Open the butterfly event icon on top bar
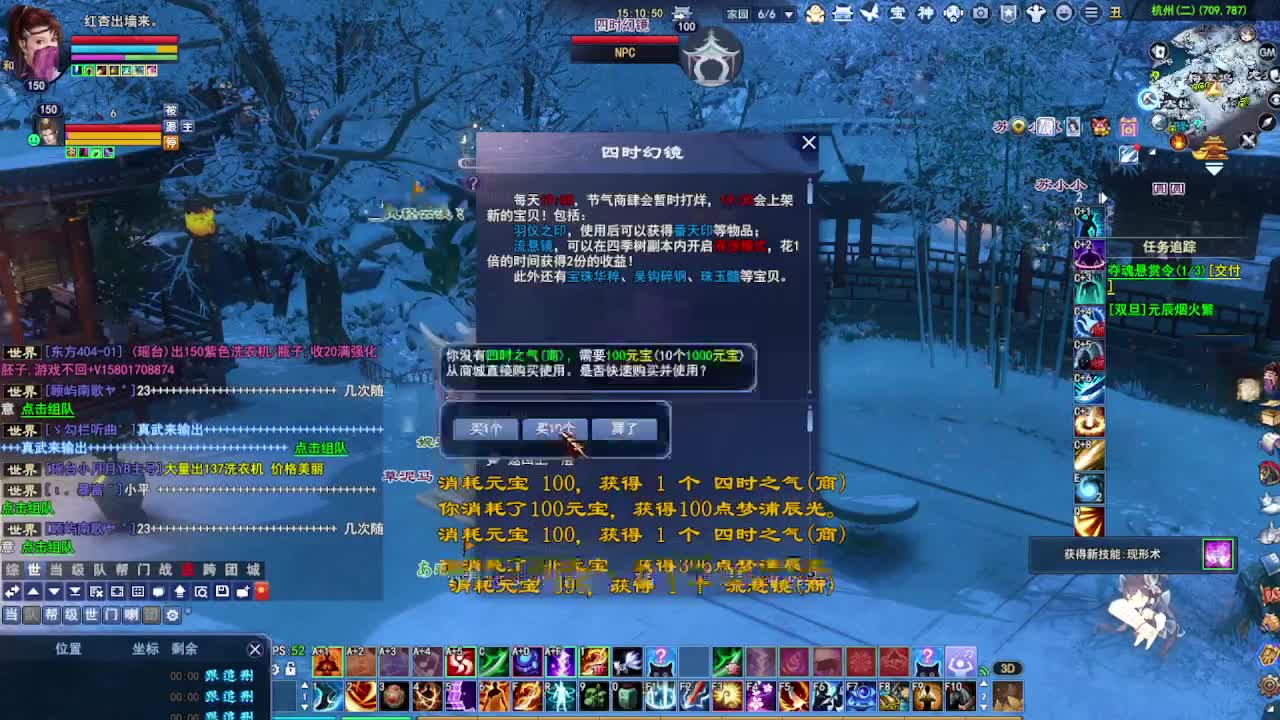This screenshot has height=720, width=1280. (870, 13)
